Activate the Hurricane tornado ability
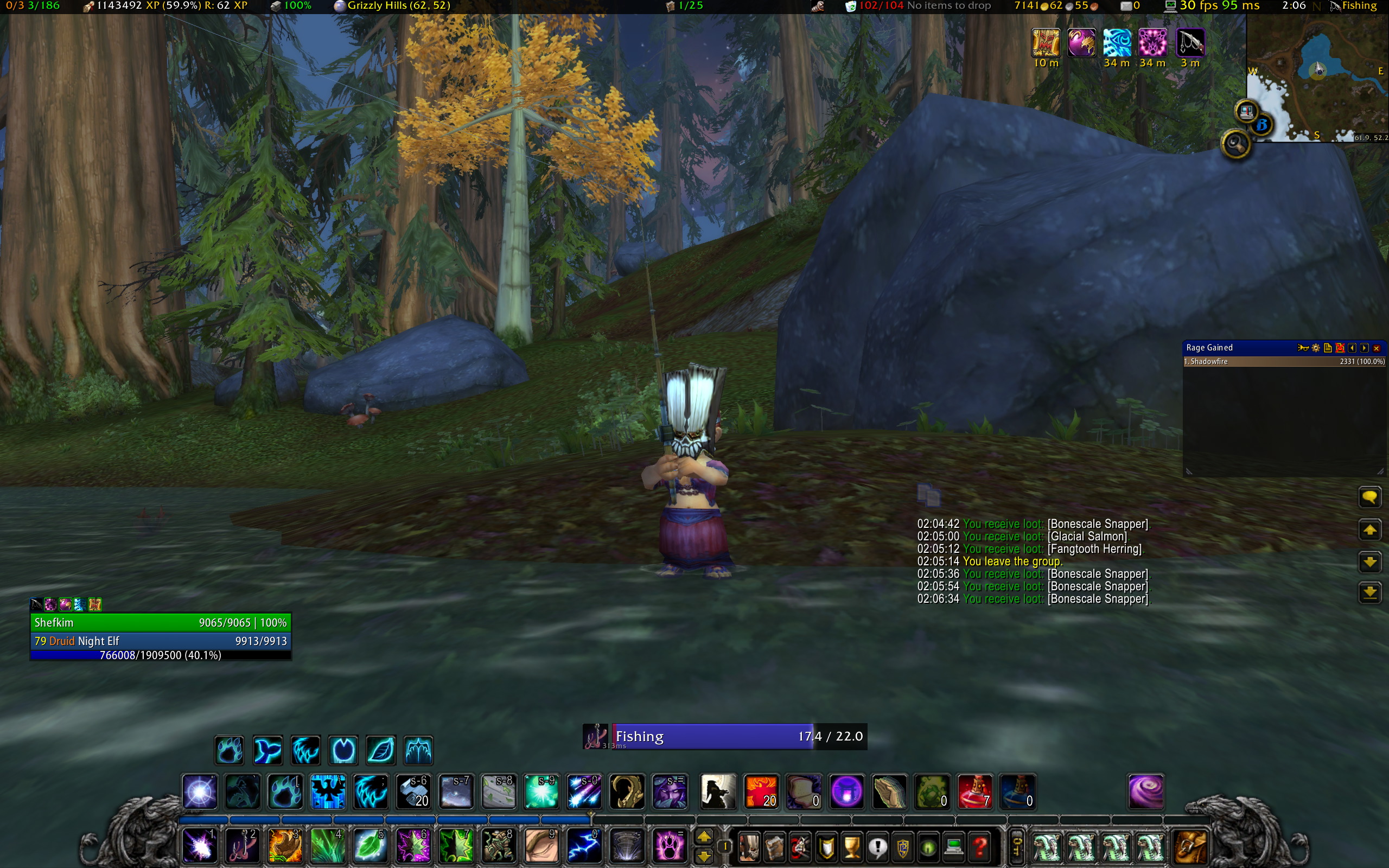 coord(627,846)
